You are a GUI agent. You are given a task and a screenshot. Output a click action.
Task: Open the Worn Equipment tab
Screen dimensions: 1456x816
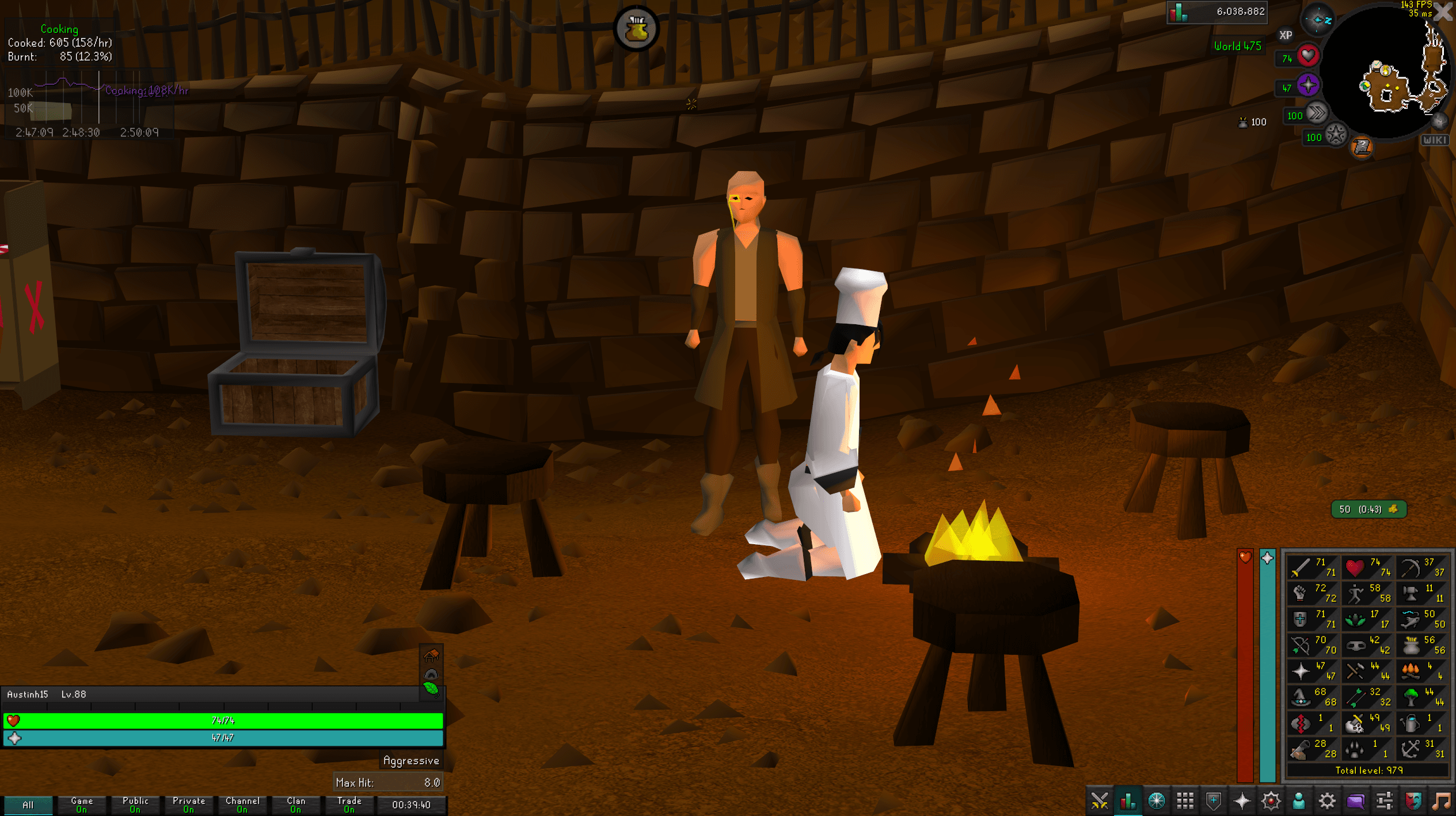pos(1212,800)
